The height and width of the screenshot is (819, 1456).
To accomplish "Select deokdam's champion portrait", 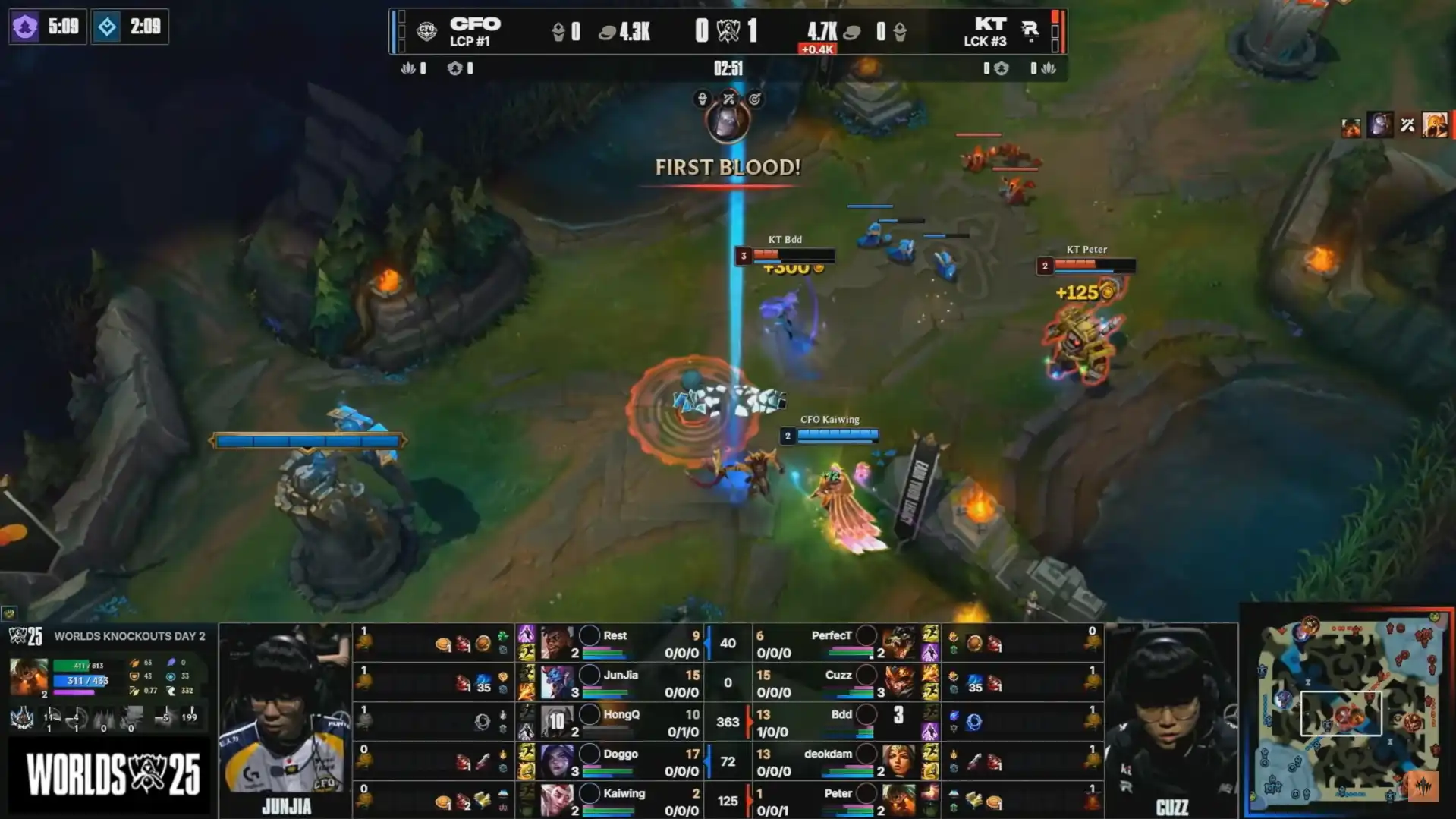I will point(898,761).
